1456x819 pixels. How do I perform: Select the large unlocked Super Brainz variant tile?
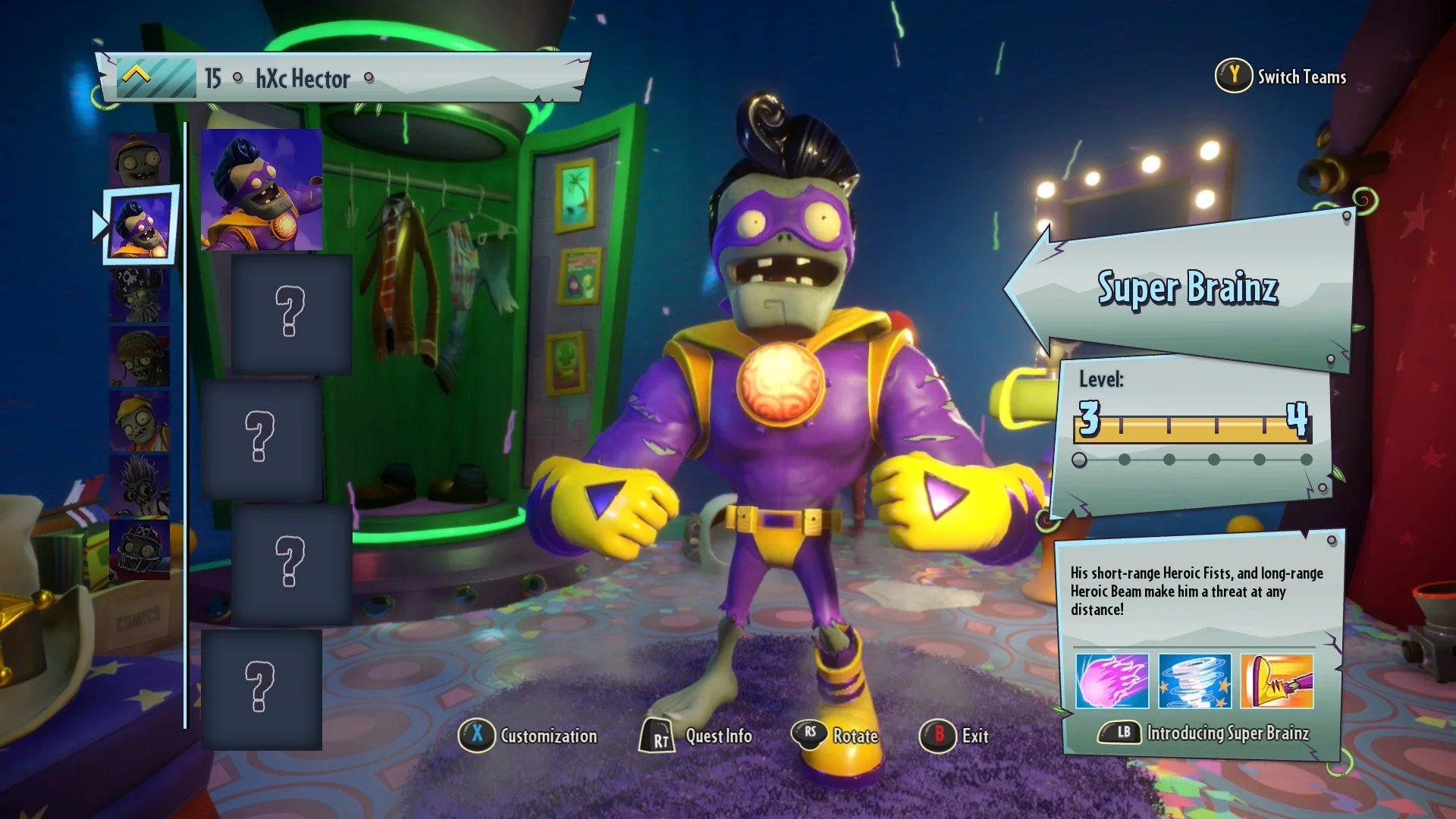coord(262,190)
